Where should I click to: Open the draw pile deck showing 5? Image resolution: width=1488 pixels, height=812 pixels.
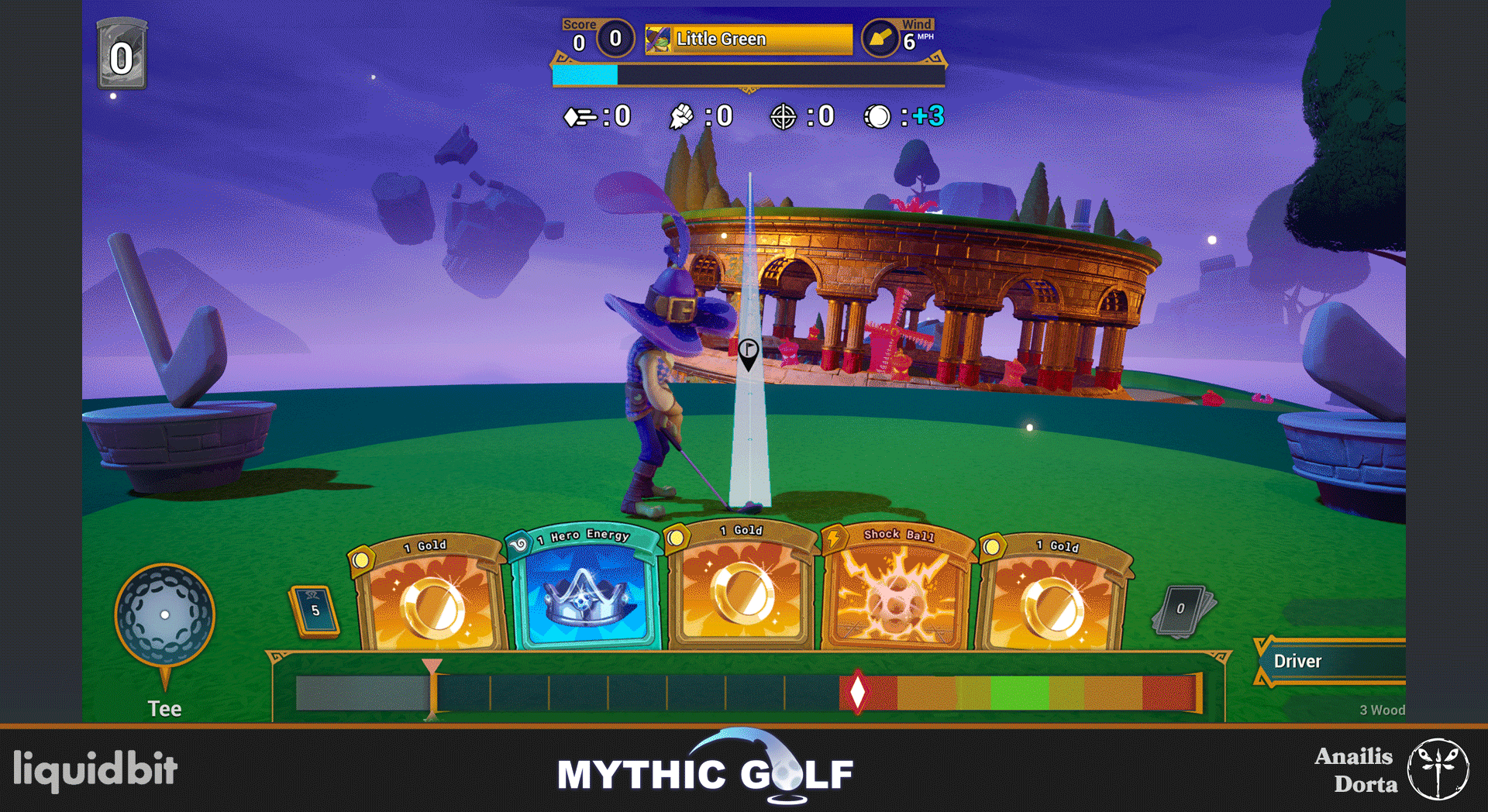(x=315, y=611)
